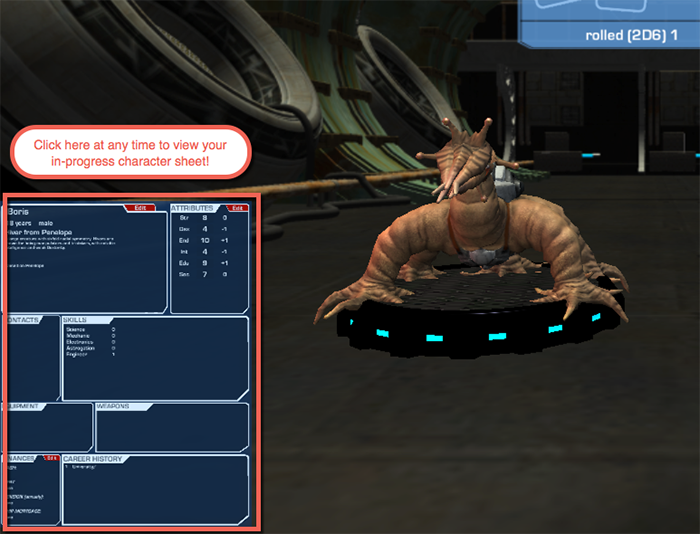The height and width of the screenshot is (534, 700).
Task: Edit the Finances section
Action: point(52,458)
